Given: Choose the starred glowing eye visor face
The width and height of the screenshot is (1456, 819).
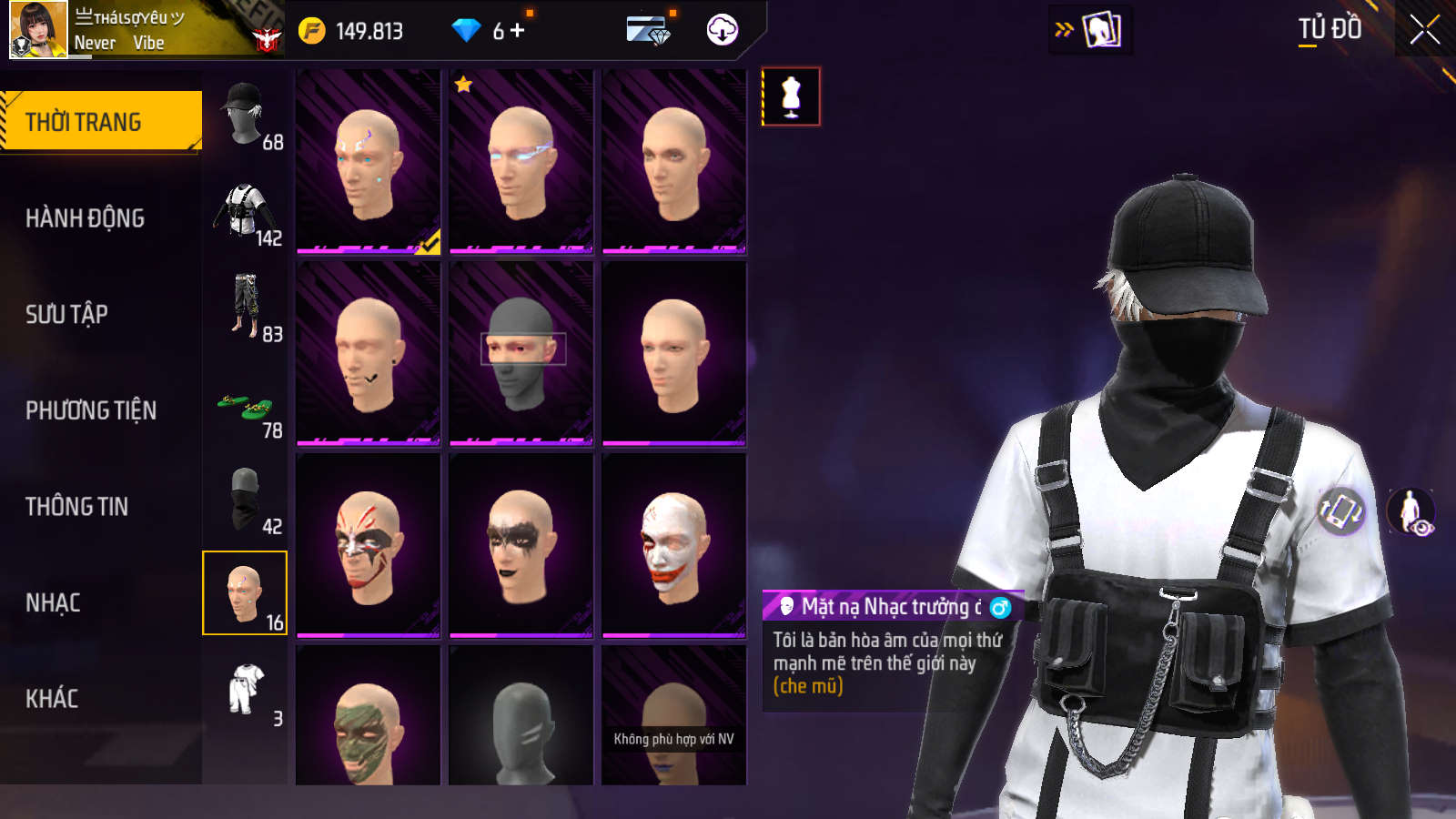Looking at the screenshot, I should 521,161.
